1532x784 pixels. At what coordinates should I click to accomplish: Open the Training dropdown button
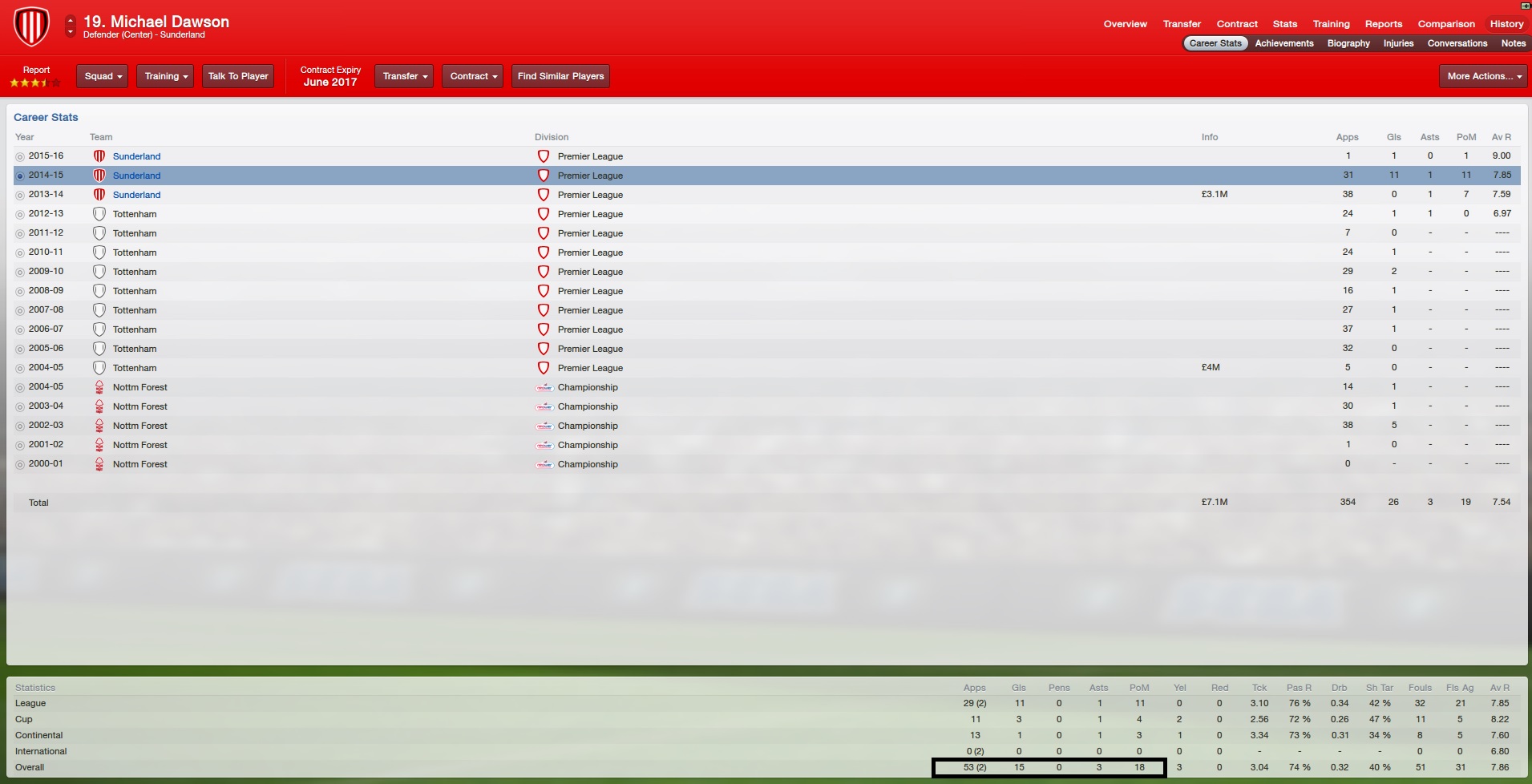click(x=165, y=76)
